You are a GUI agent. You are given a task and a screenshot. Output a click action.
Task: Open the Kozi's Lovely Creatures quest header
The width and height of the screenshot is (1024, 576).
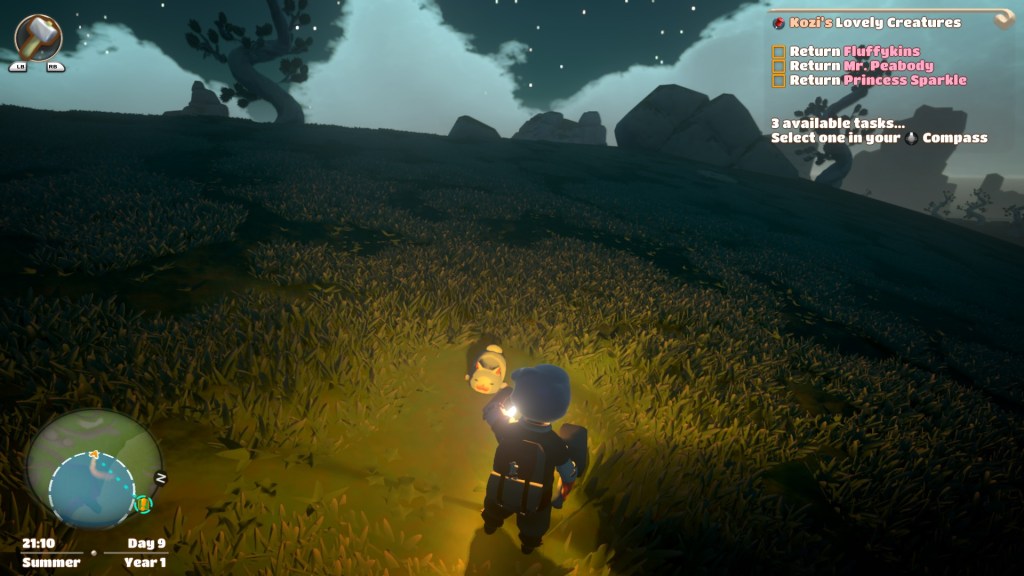pyautogui.click(x=873, y=23)
